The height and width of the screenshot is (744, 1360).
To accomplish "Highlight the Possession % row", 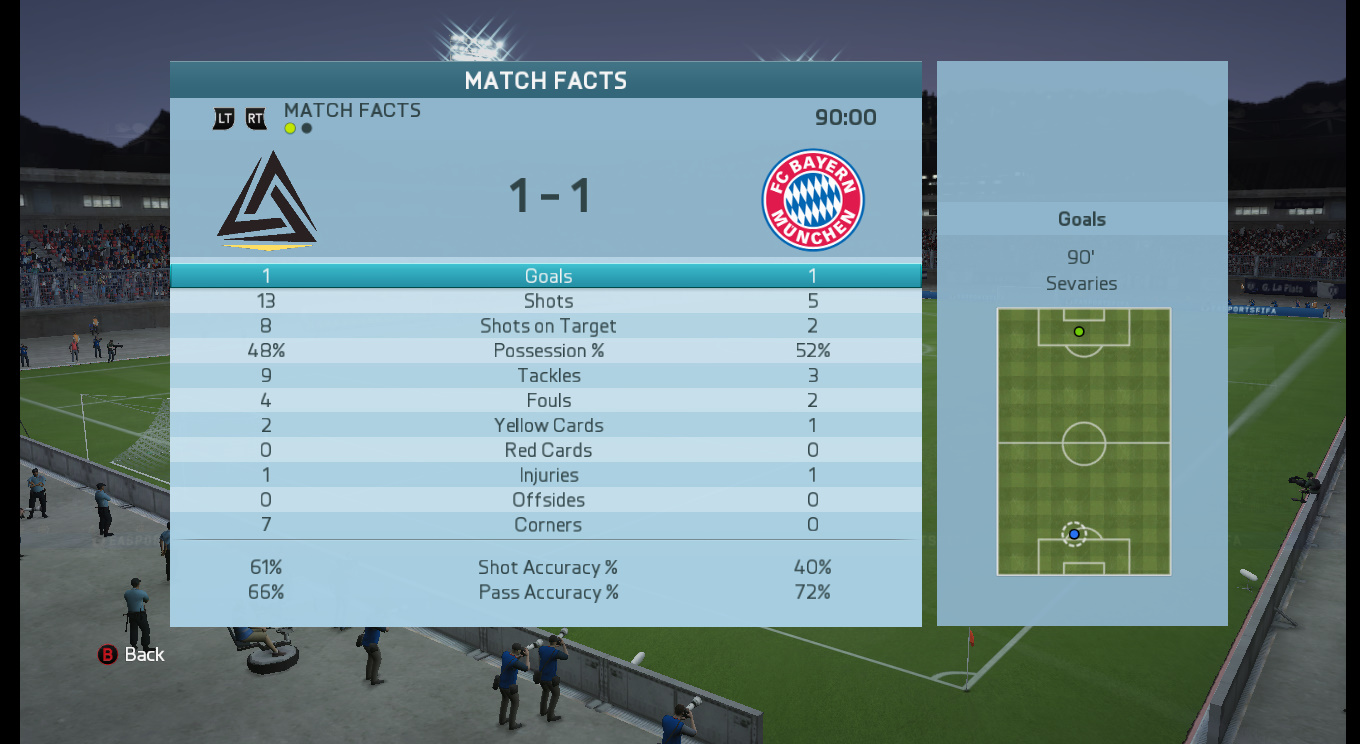I will [547, 351].
